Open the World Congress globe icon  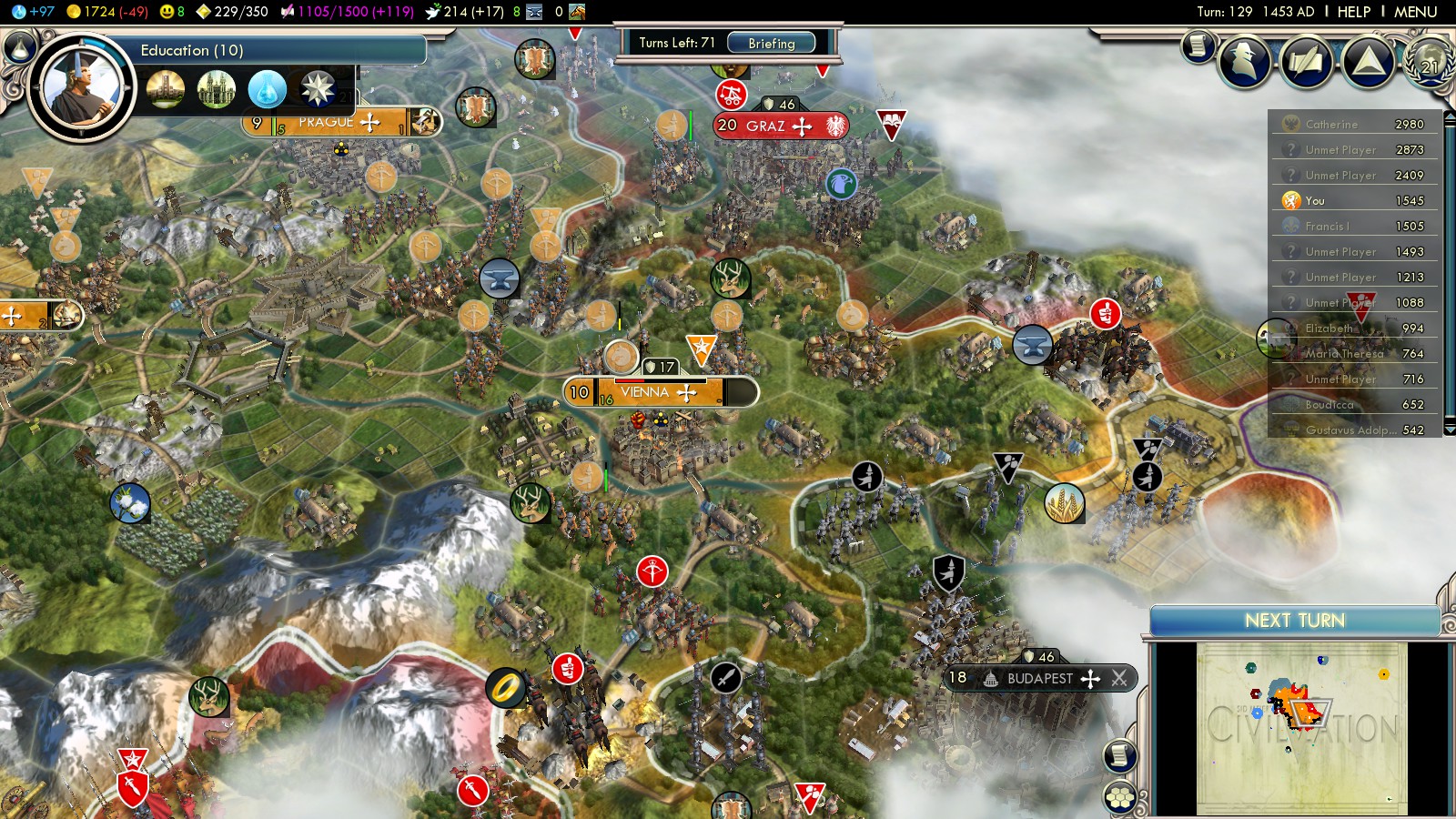[1429, 61]
